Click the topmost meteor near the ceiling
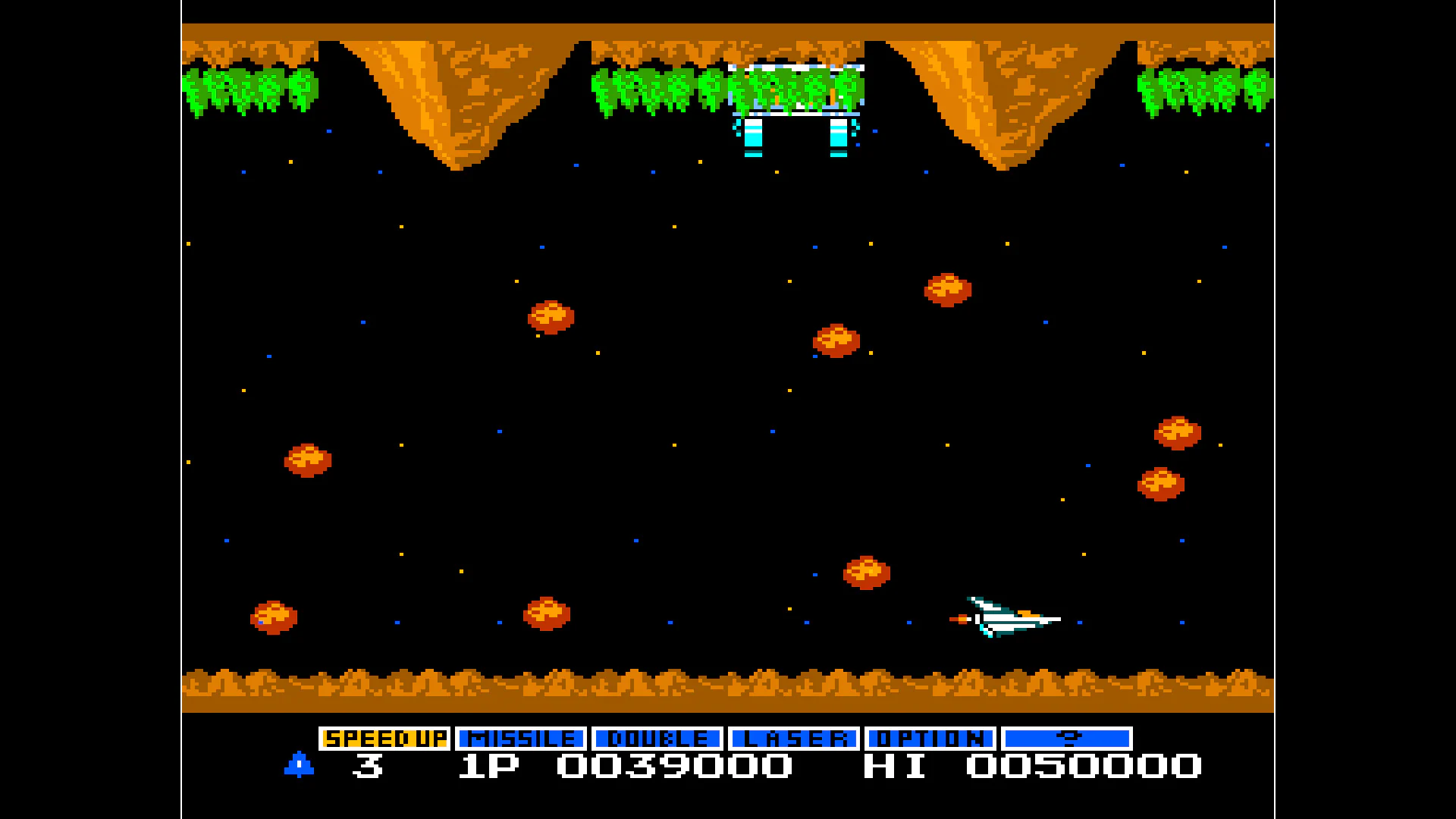The height and width of the screenshot is (819, 1456). coord(946,288)
